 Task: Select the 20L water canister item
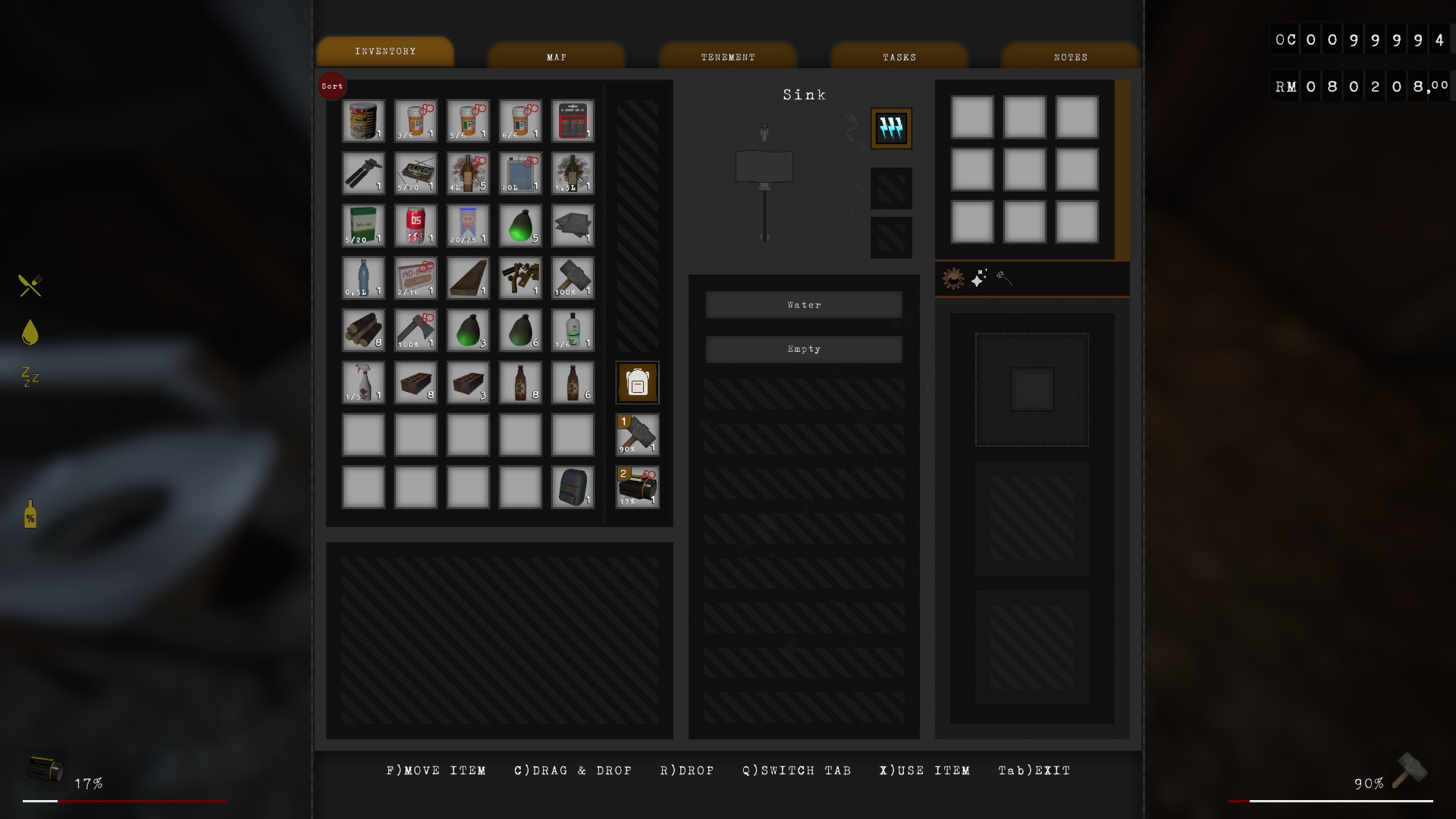click(520, 173)
